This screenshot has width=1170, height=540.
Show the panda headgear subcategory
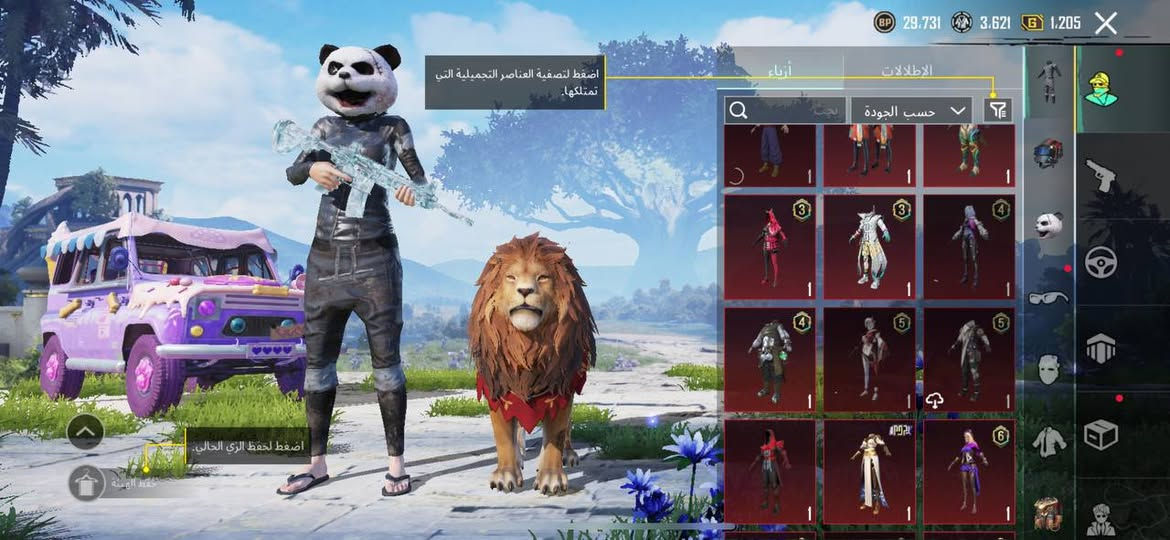(x=1048, y=225)
